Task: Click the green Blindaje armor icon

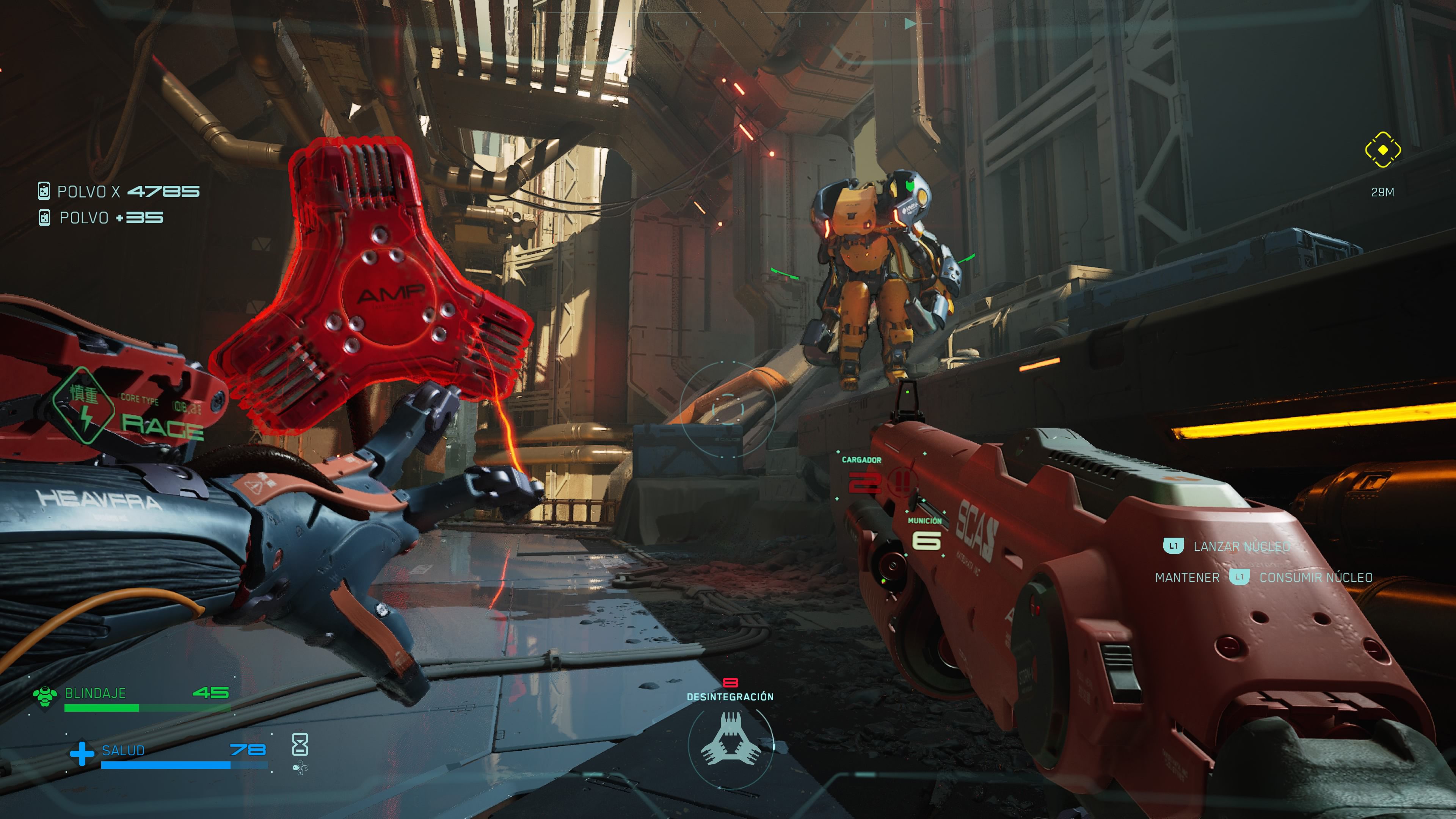Action: click(x=45, y=697)
